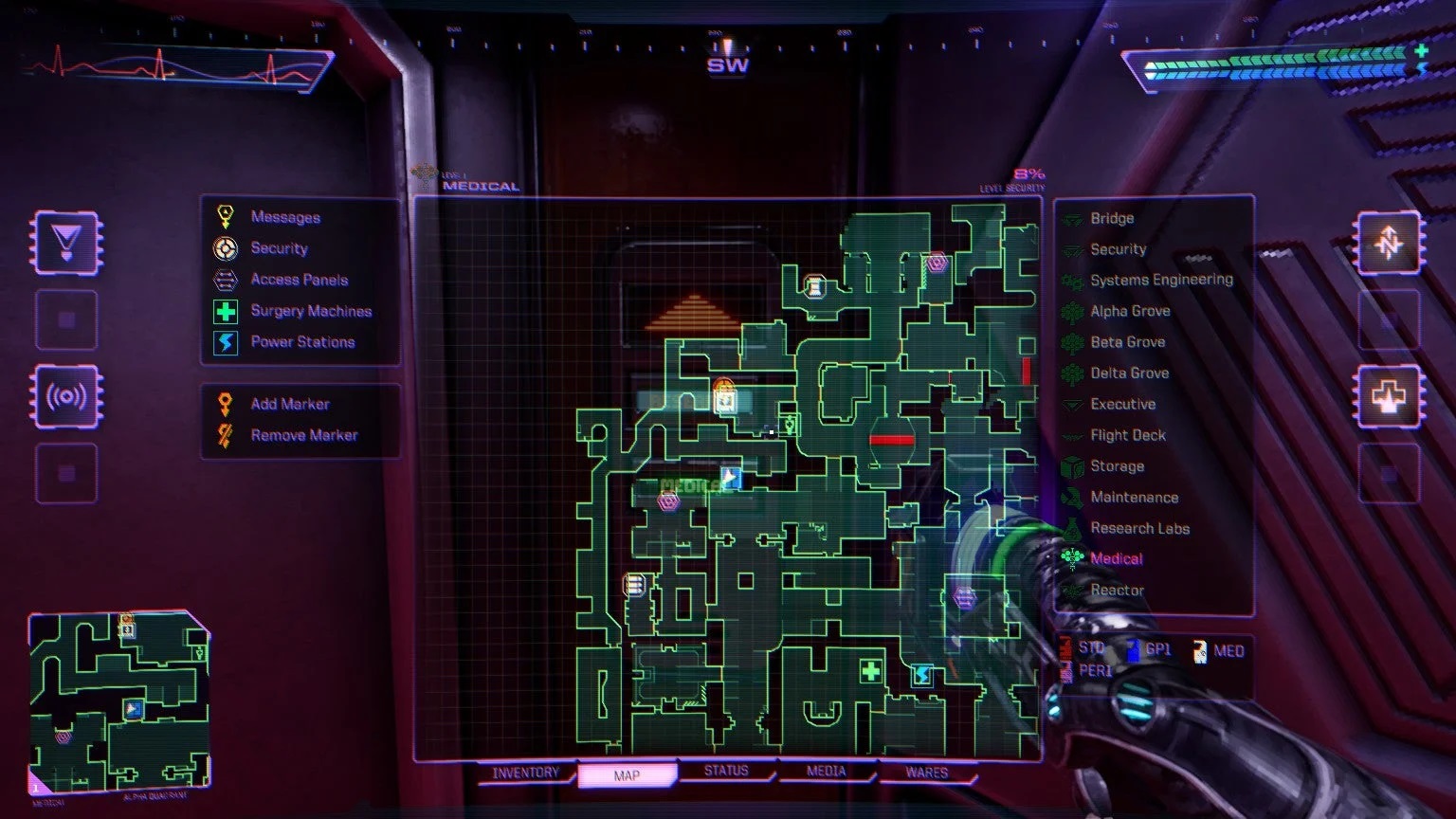Select the Access Panels icon
The height and width of the screenshot is (819, 1456).
[225, 280]
